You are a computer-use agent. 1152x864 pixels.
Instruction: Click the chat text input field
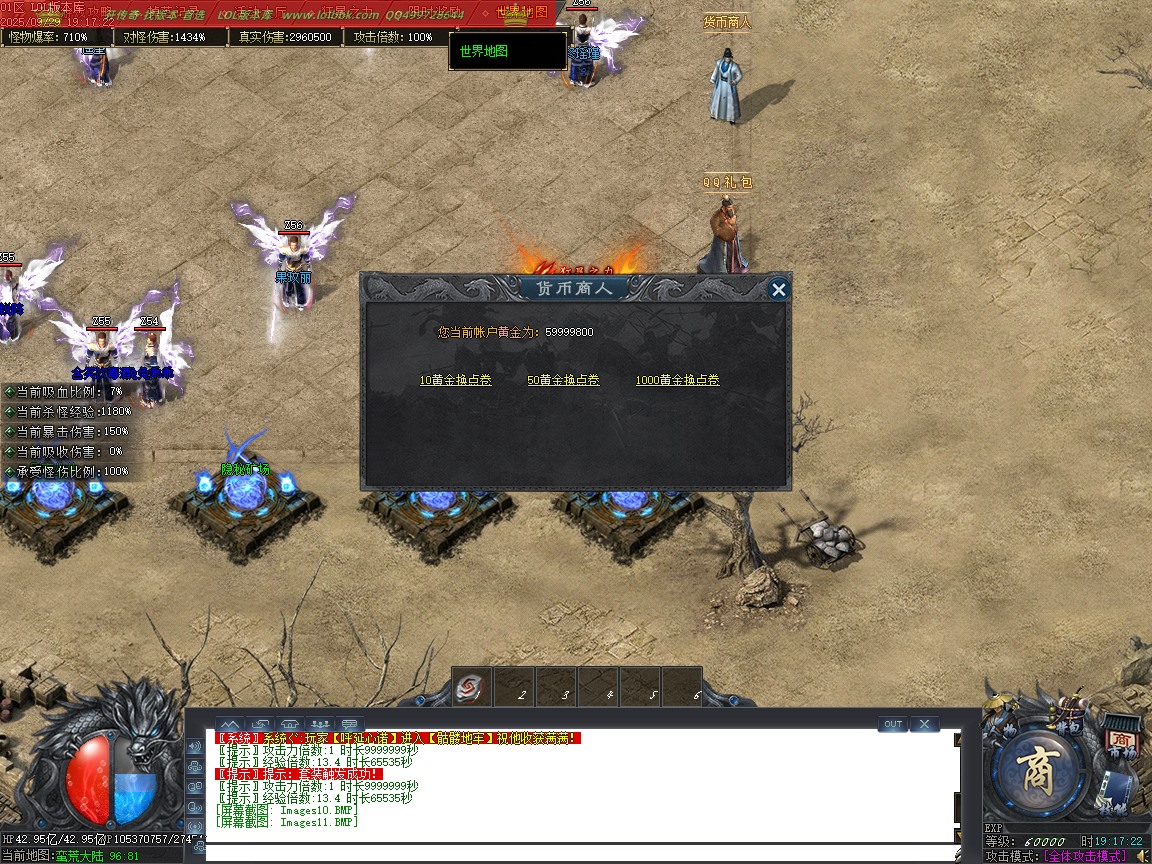(x=580, y=852)
